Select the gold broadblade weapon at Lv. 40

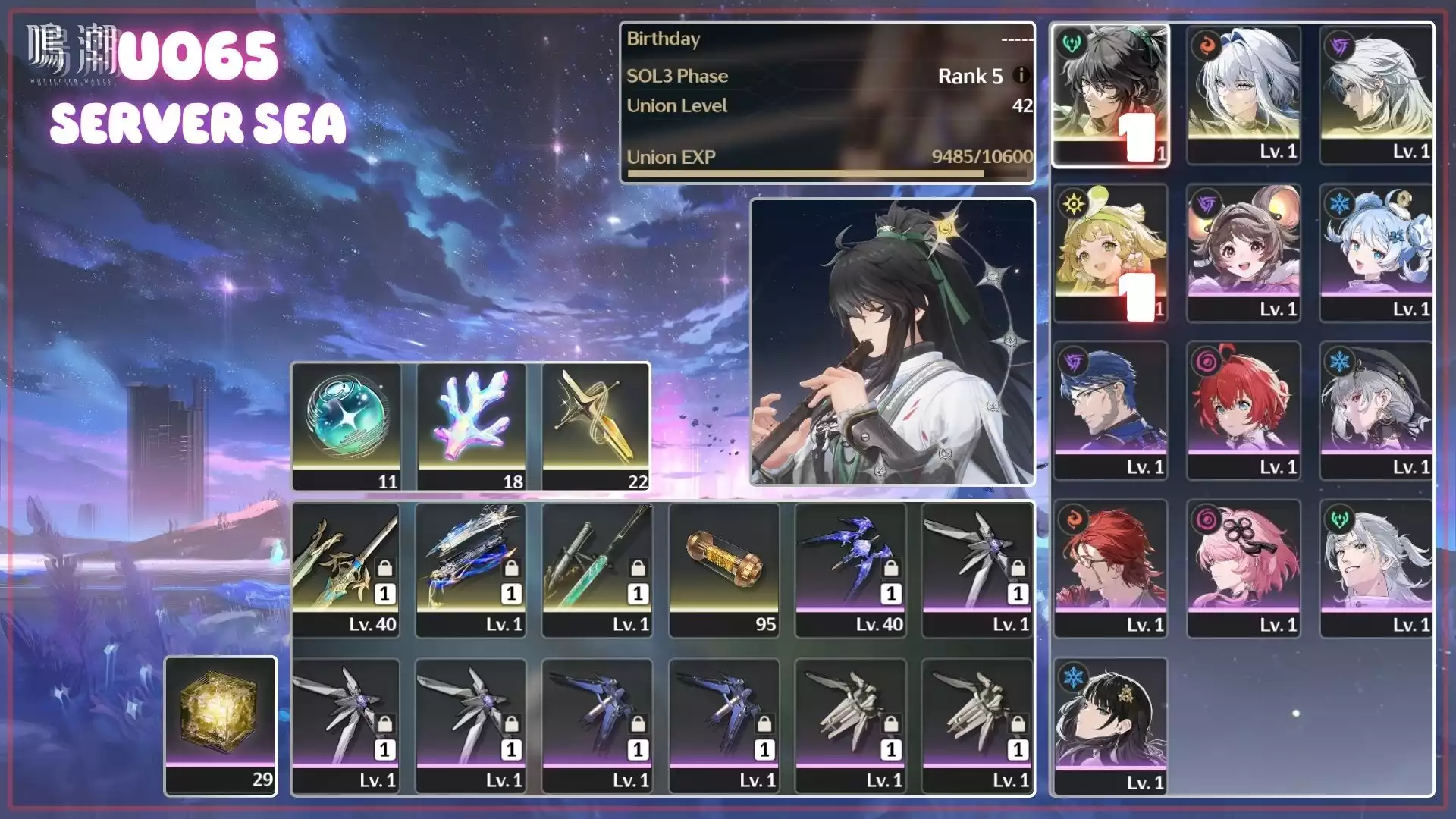click(346, 569)
